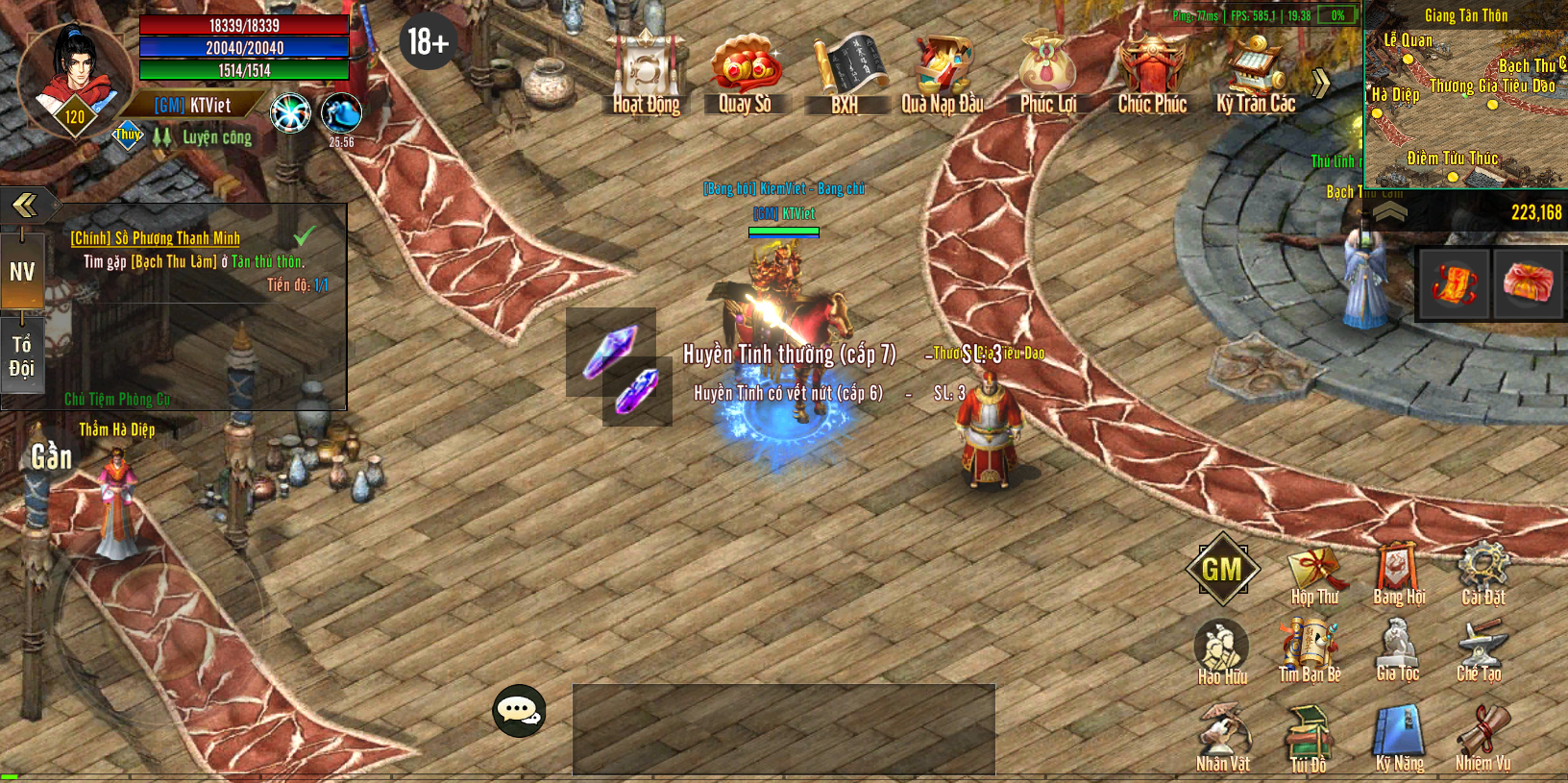Open the Hoạt Động events menu
1568x783 pixels.
(646, 71)
